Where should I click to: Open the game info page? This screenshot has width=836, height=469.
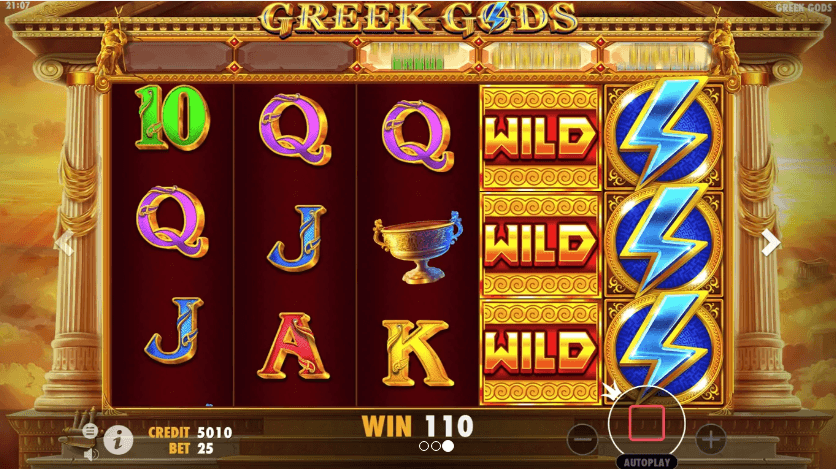119,438
